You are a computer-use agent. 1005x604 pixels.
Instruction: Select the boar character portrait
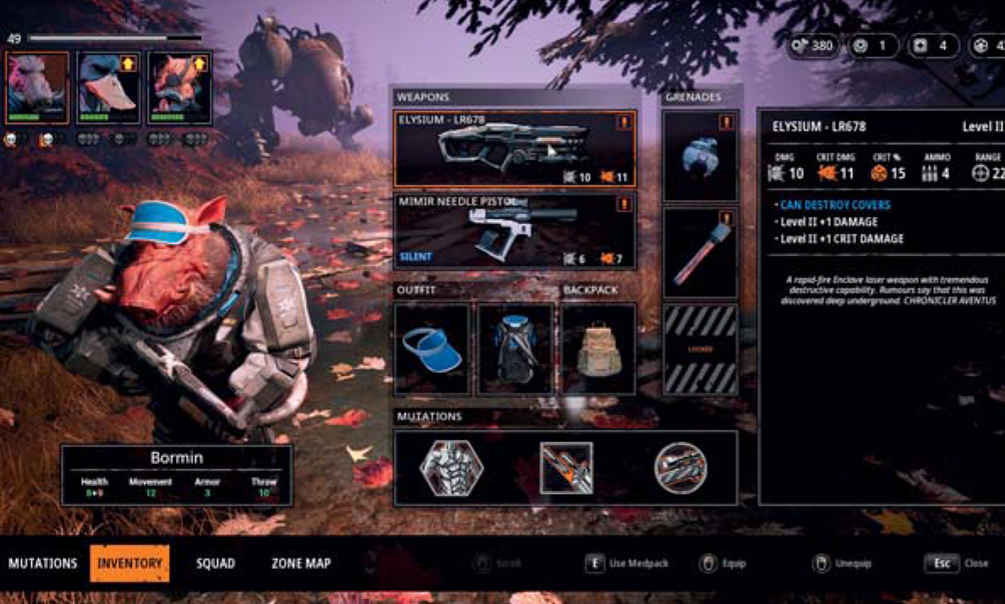(38, 88)
